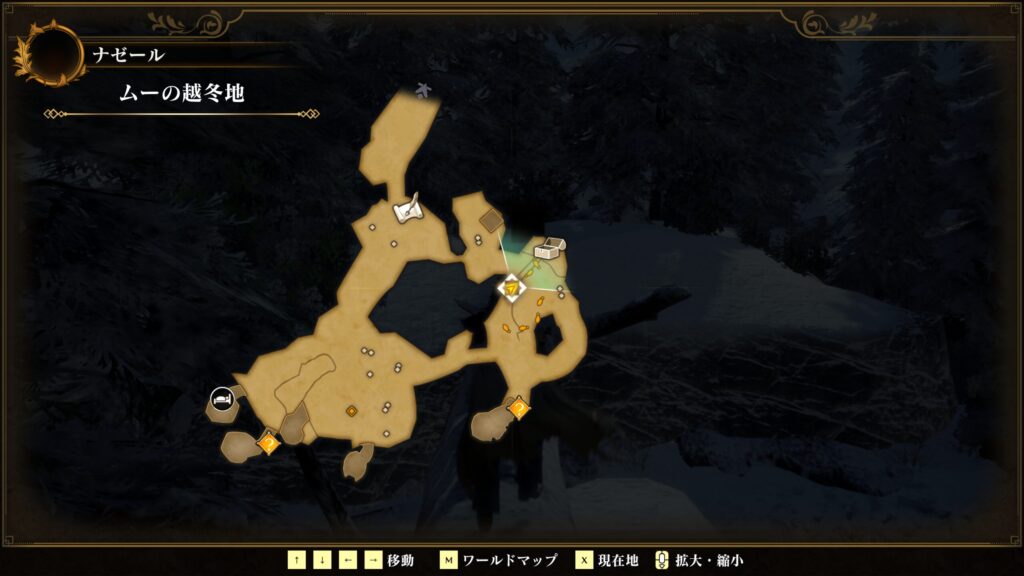Click the treasure chest map marker
Screen dimensions: 1024x576
pyautogui.click(x=548, y=249)
